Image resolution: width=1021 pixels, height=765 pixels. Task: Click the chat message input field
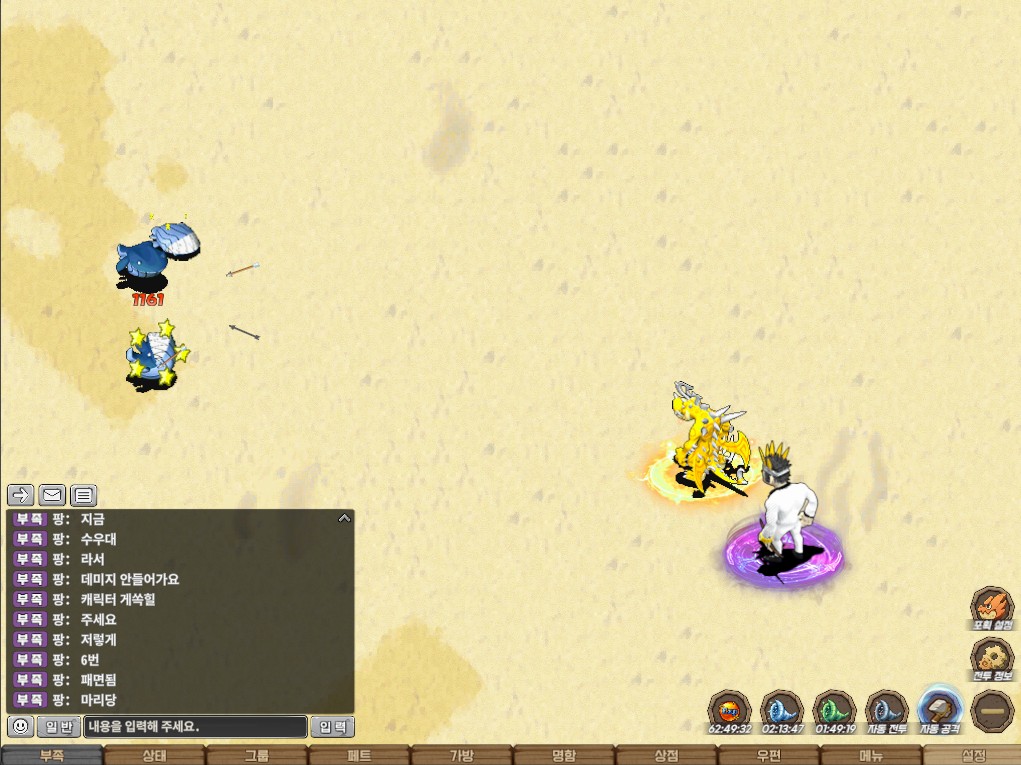(195, 727)
